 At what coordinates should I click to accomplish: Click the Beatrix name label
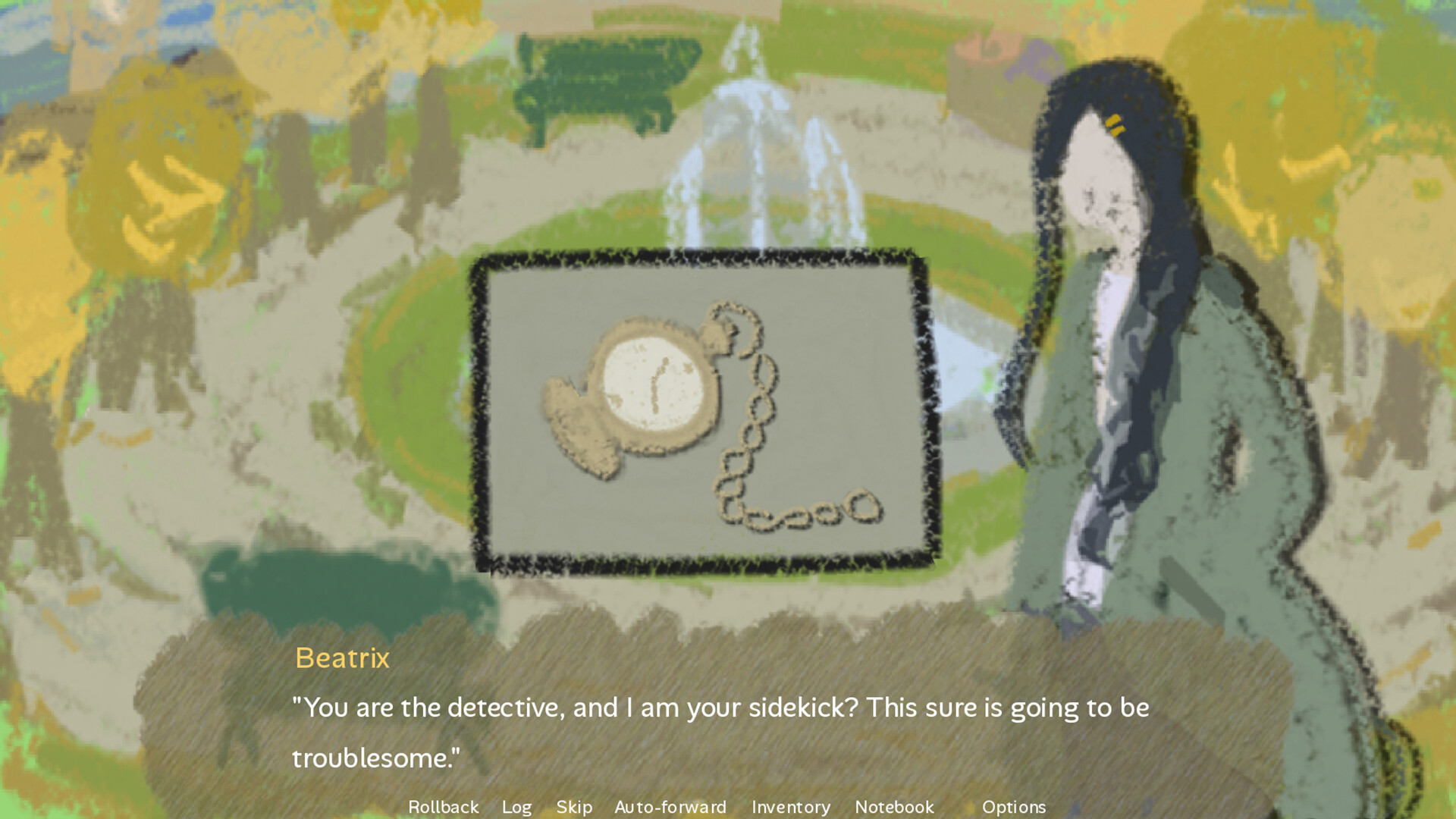tap(343, 658)
